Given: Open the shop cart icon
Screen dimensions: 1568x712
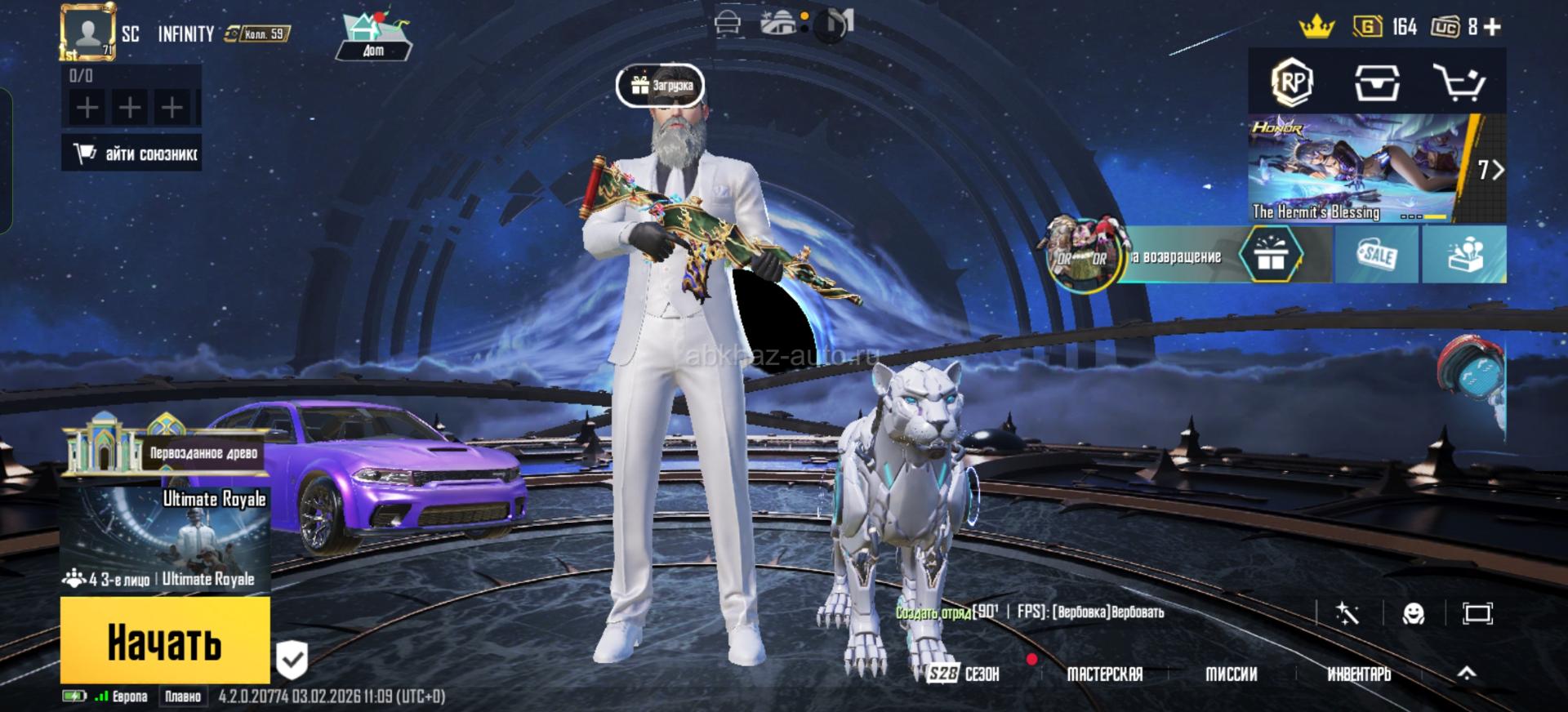Looking at the screenshot, I should (1459, 82).
